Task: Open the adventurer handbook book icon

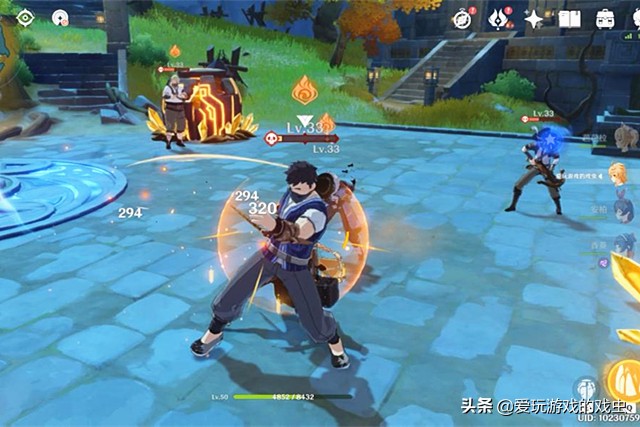Action: click(x=570, y=18)
